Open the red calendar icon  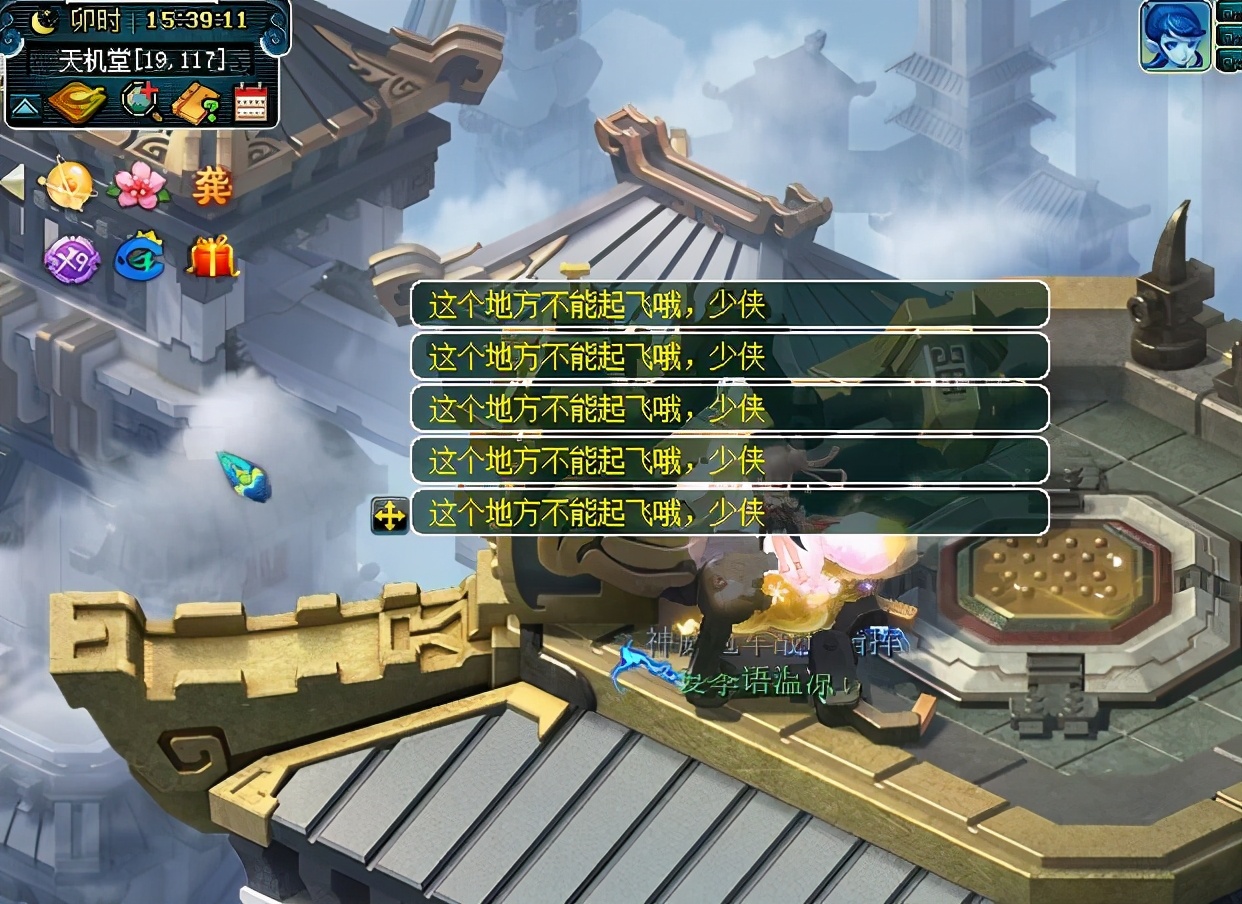[250, 103]
